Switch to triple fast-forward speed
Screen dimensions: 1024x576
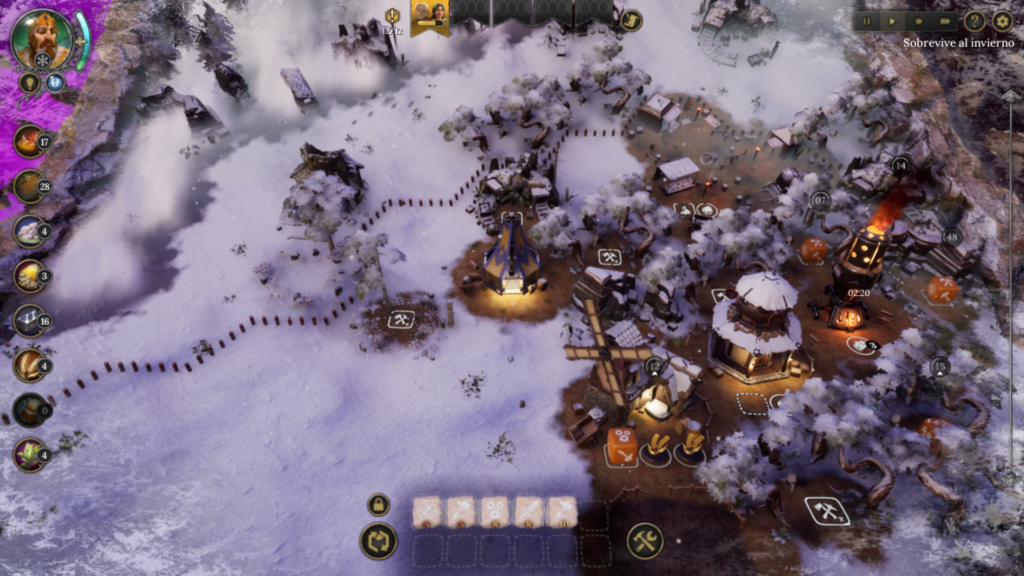tap(945, 20)
